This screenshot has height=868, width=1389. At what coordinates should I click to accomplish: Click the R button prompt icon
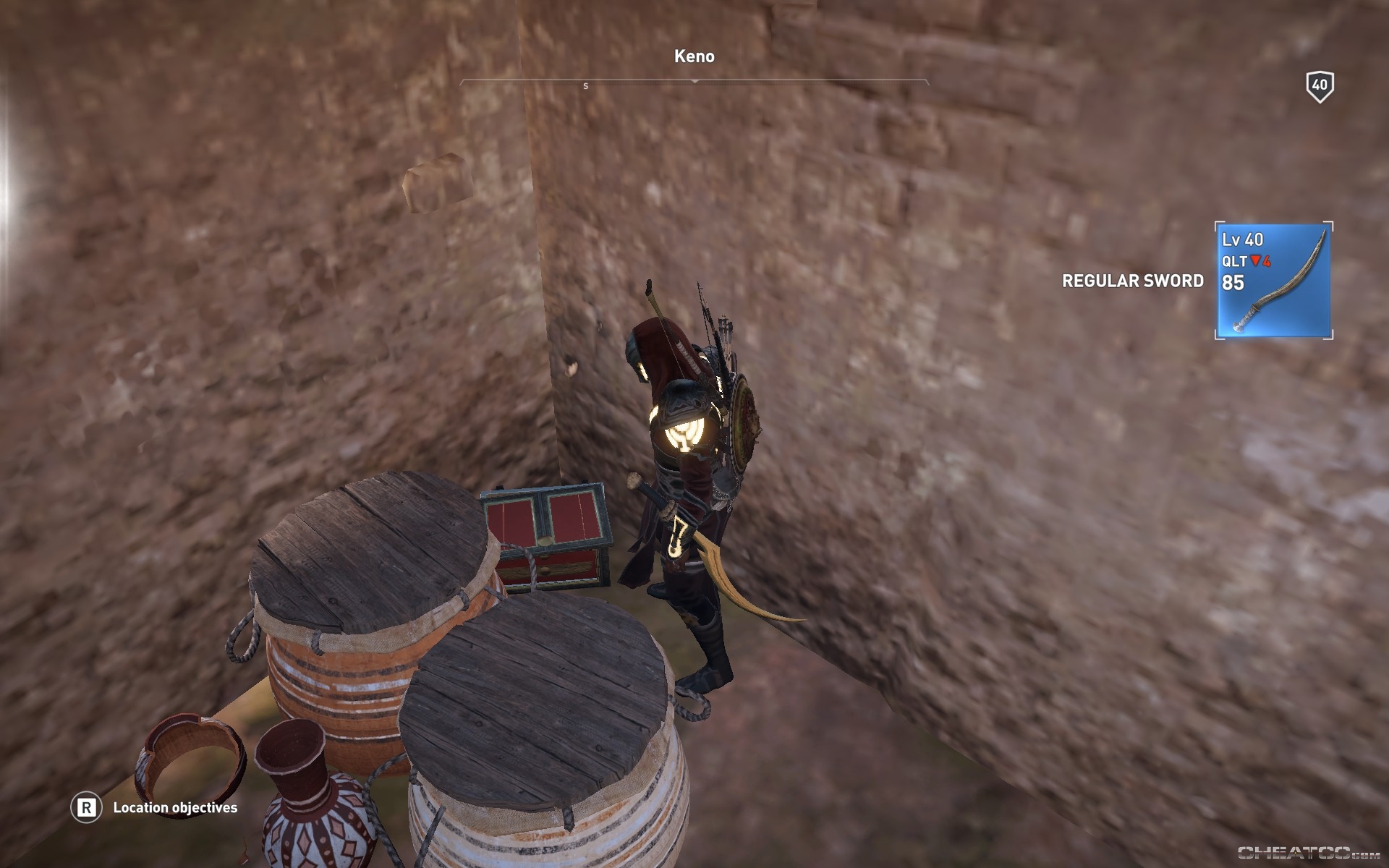tap(86, 808)
